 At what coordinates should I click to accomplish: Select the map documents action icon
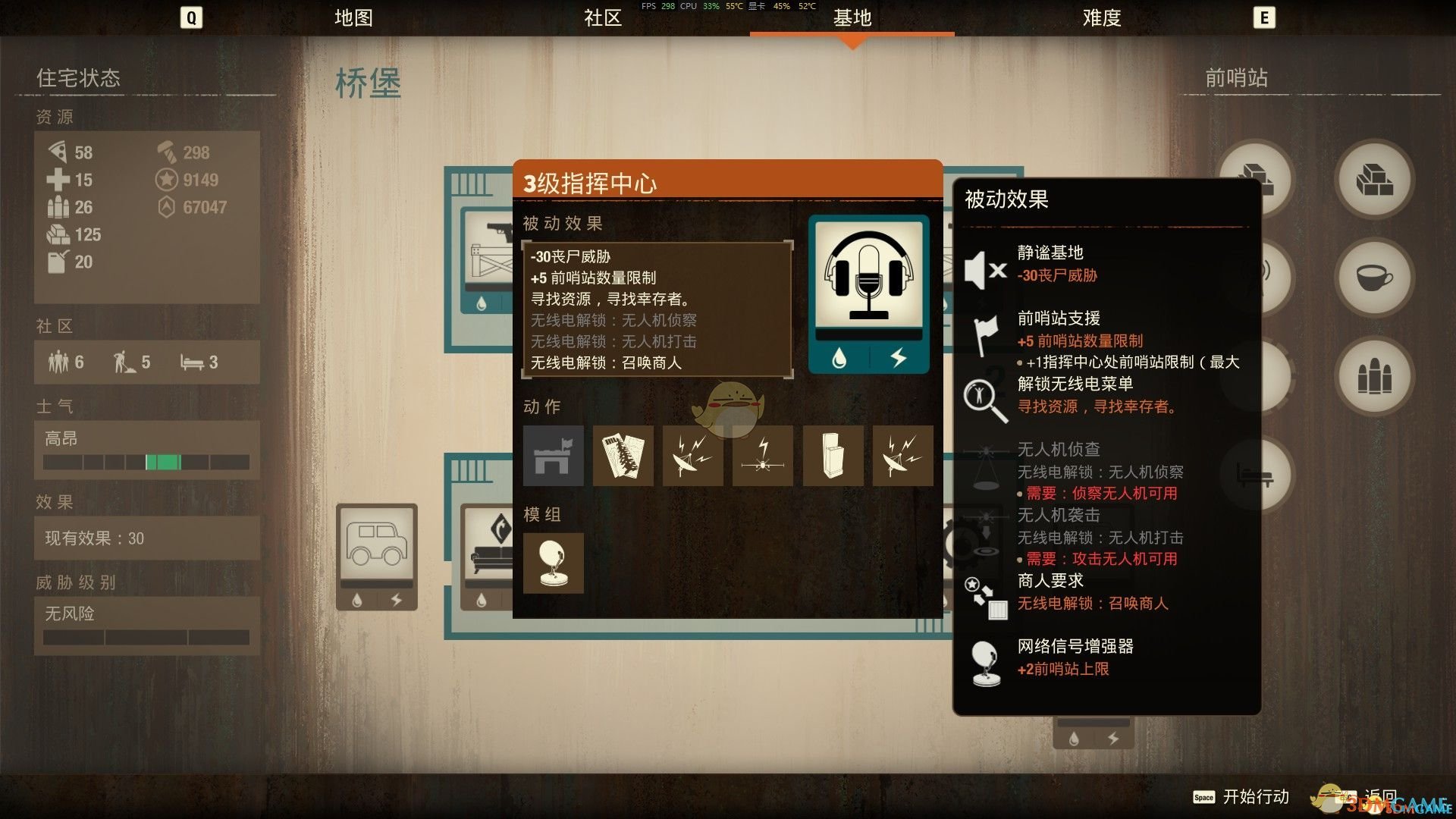tap(623, 456)
